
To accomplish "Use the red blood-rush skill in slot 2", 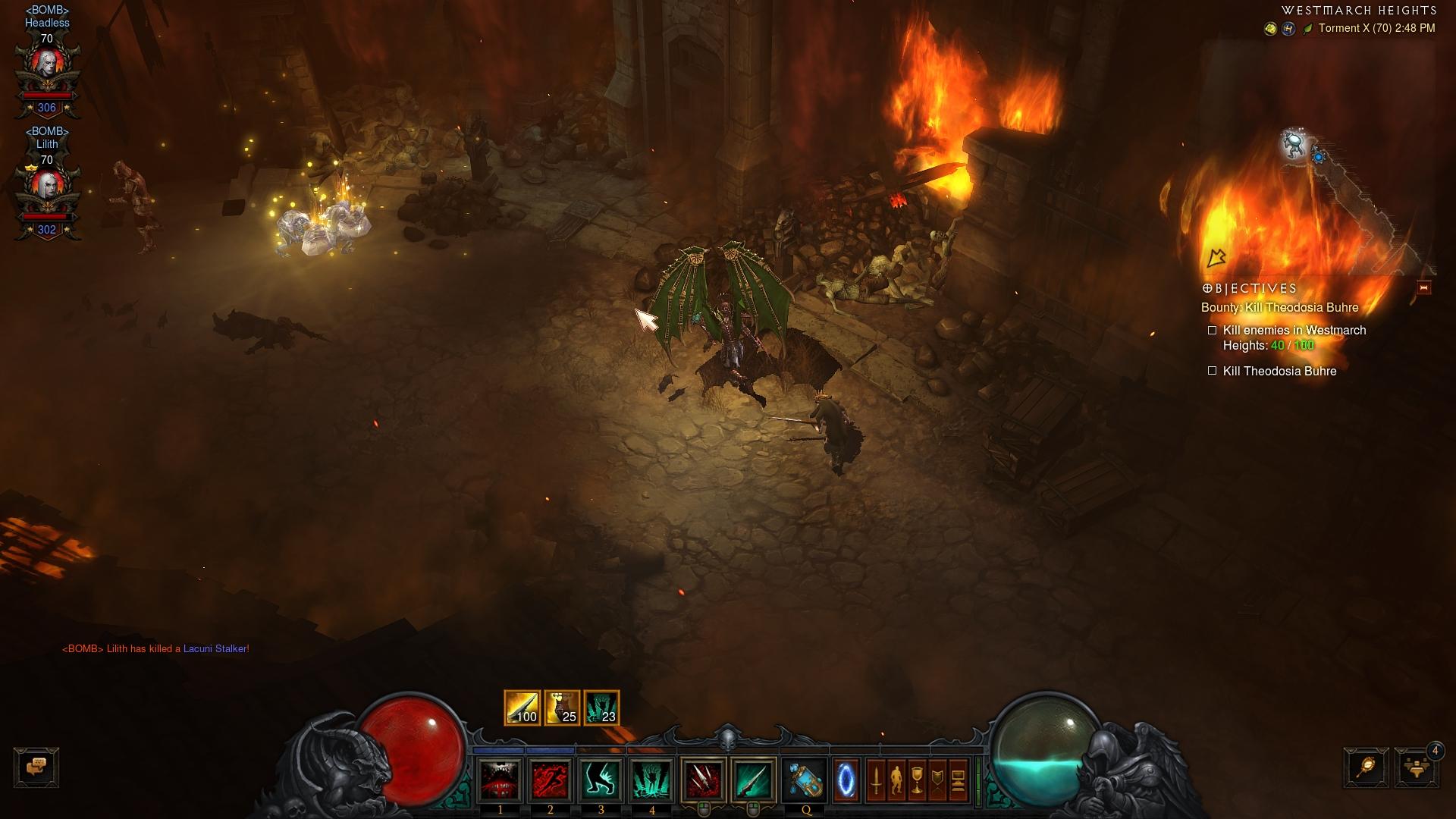I will (551, 780).
